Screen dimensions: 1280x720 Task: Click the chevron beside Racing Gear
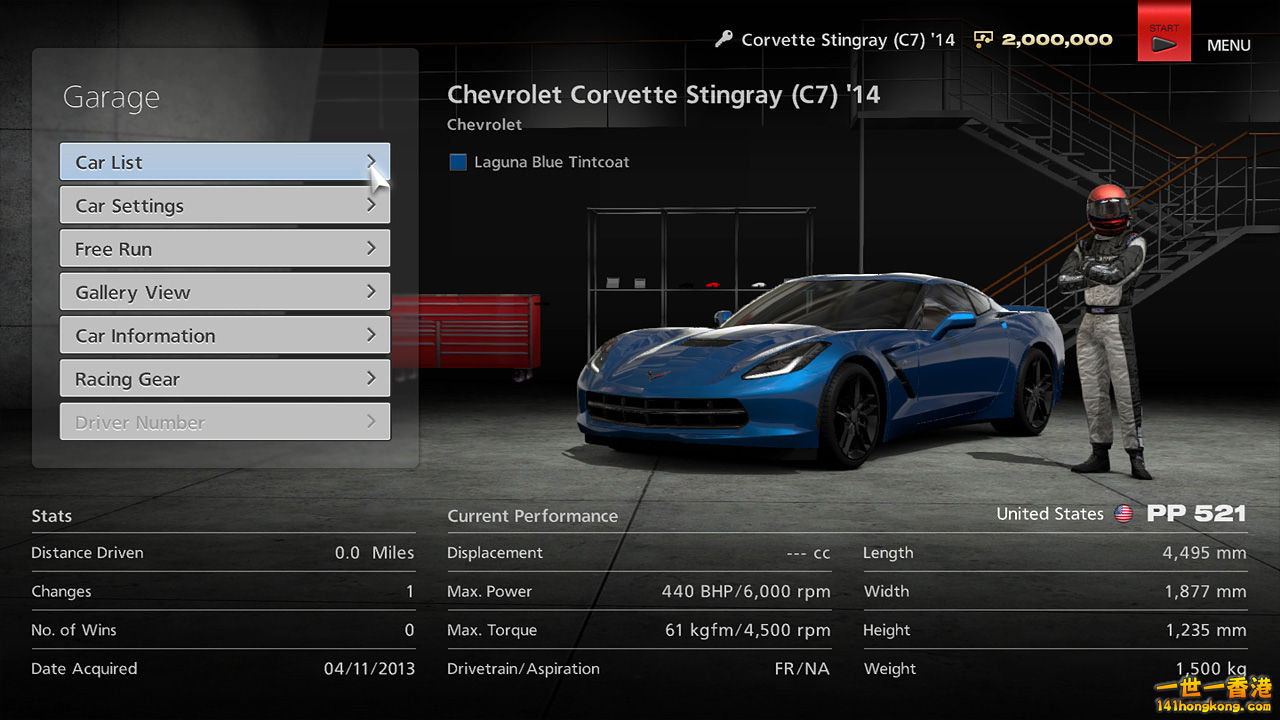(x=374, y=378)
